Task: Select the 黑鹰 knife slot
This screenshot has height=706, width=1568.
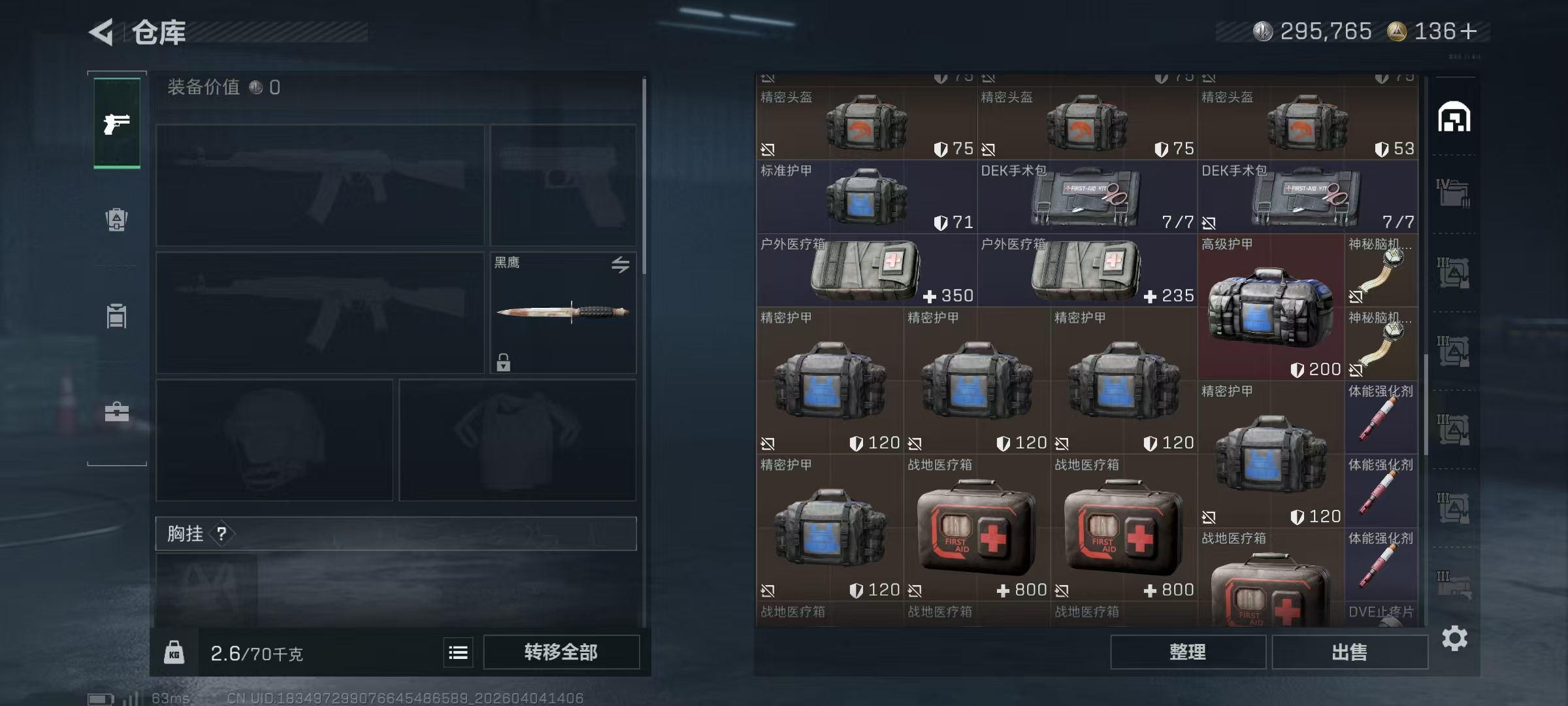Action: pyautogui.click(x=563, y=312)
